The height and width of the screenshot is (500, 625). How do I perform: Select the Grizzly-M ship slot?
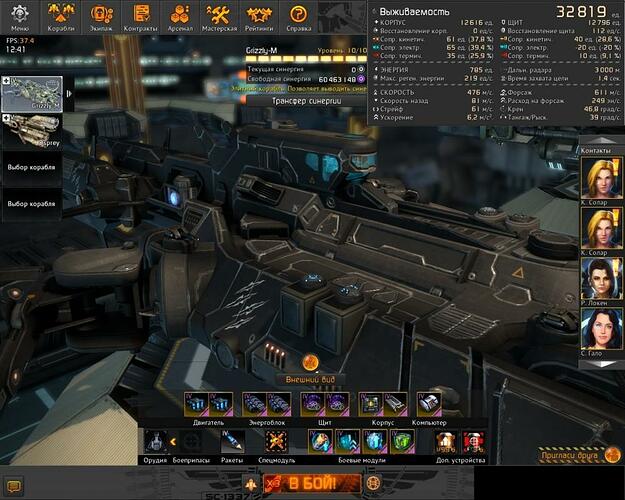coord(33,94)
